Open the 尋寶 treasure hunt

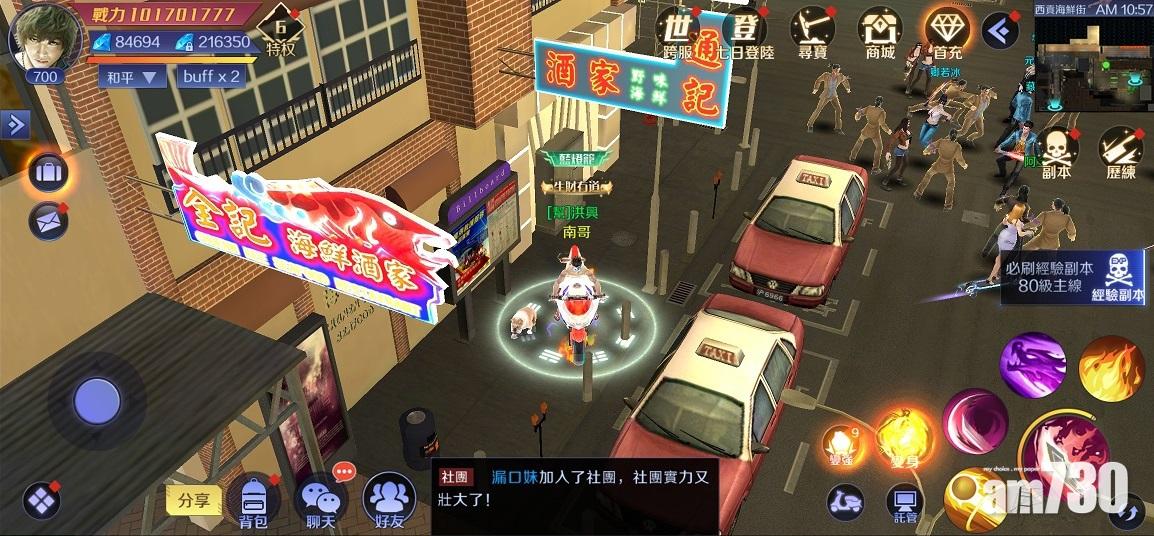(x=813, y=32)
